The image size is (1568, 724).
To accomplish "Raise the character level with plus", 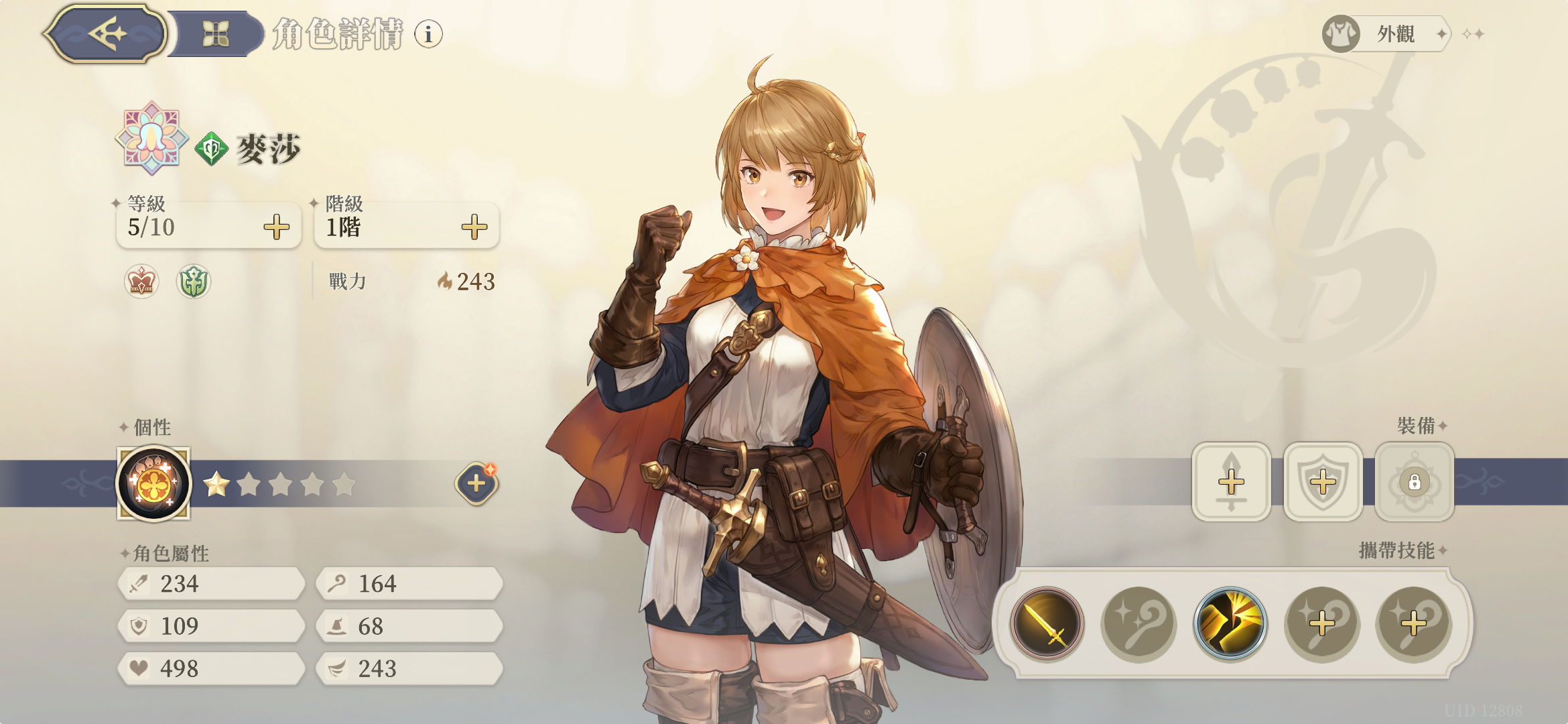I will click(x=276, y=227).
